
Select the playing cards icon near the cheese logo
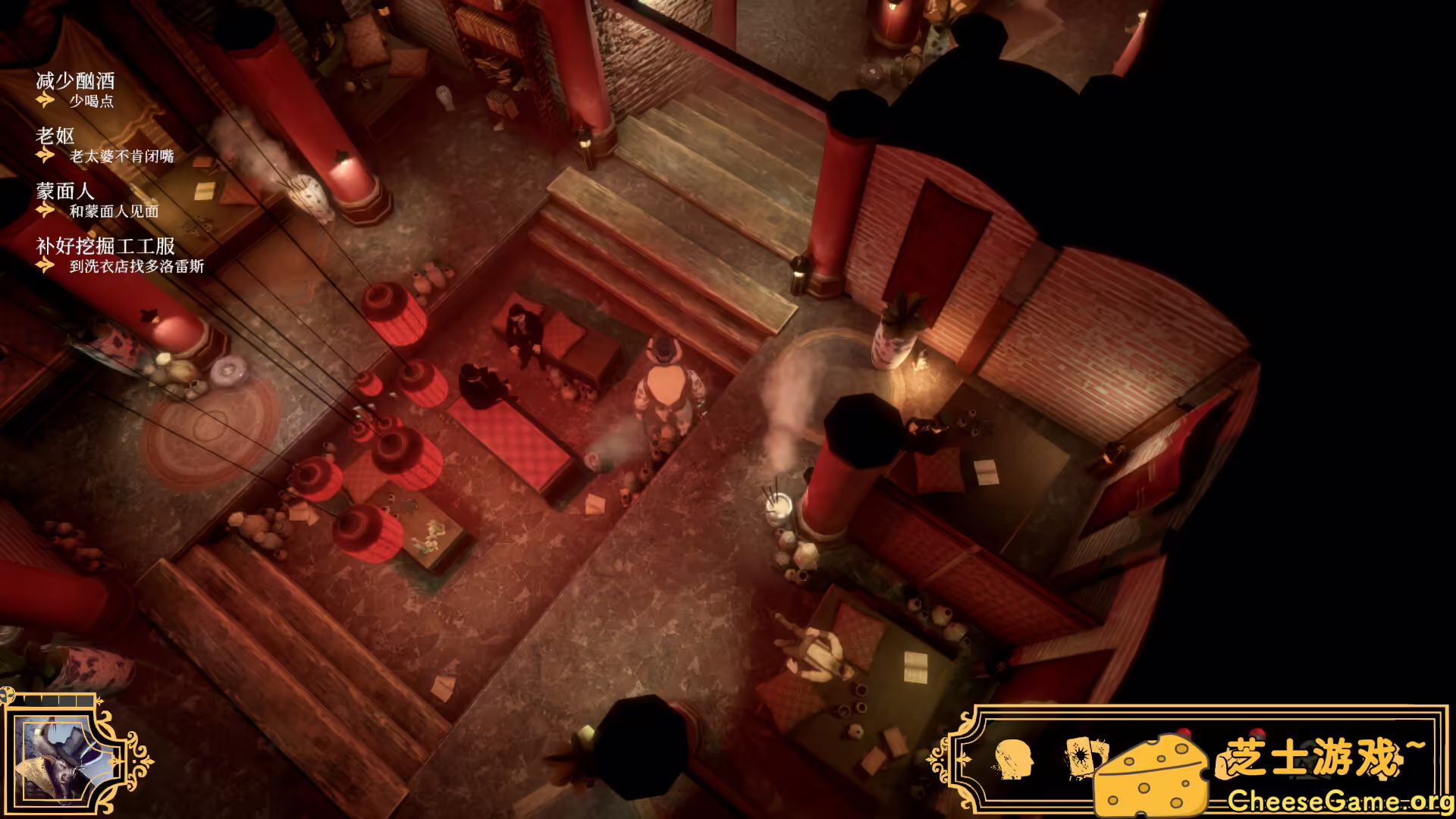pos(1084,758)
